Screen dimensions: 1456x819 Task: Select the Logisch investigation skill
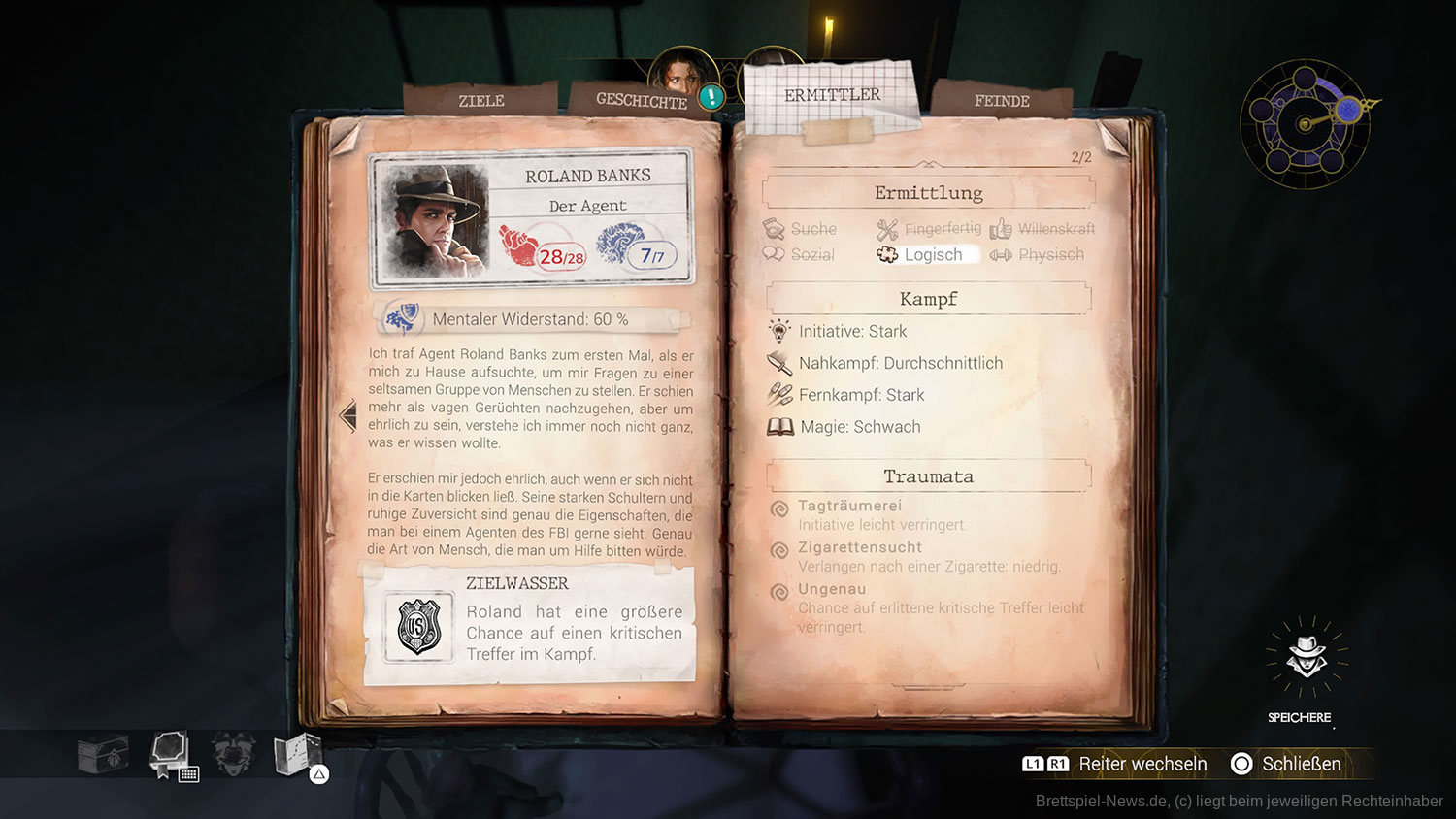(x=926, y=254)
